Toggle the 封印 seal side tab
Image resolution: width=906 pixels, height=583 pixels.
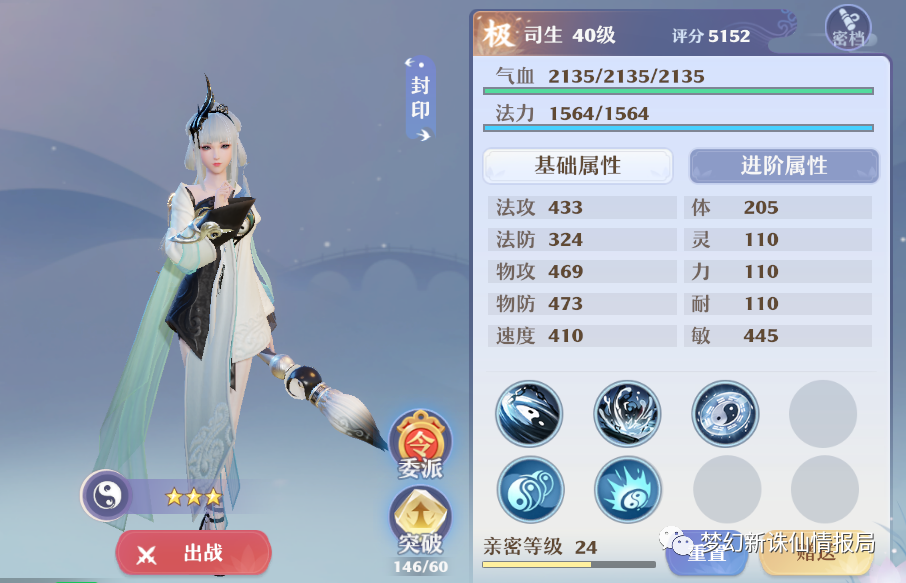tap(420, 98)
